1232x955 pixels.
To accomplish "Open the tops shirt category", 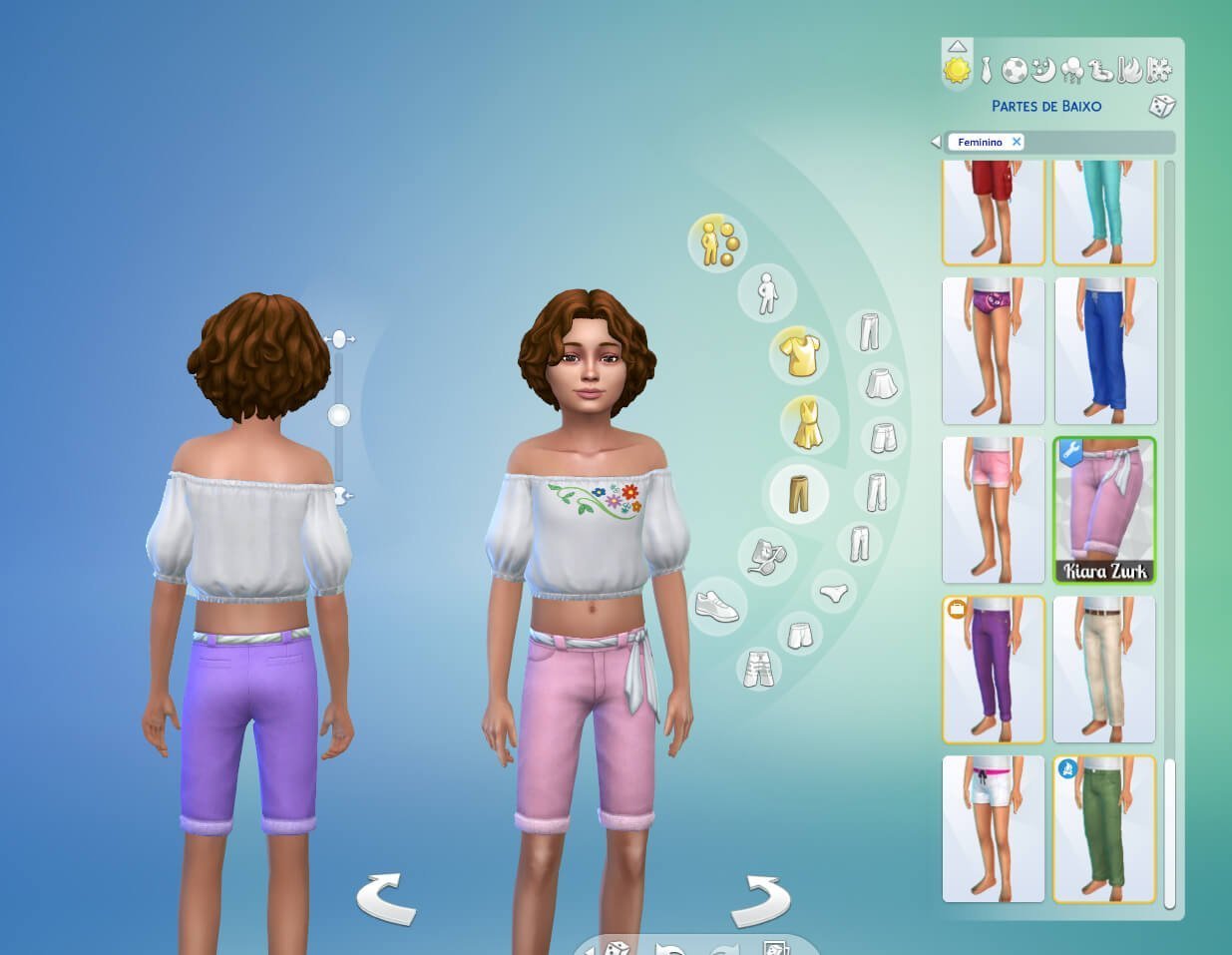I will tap(799, 355).
